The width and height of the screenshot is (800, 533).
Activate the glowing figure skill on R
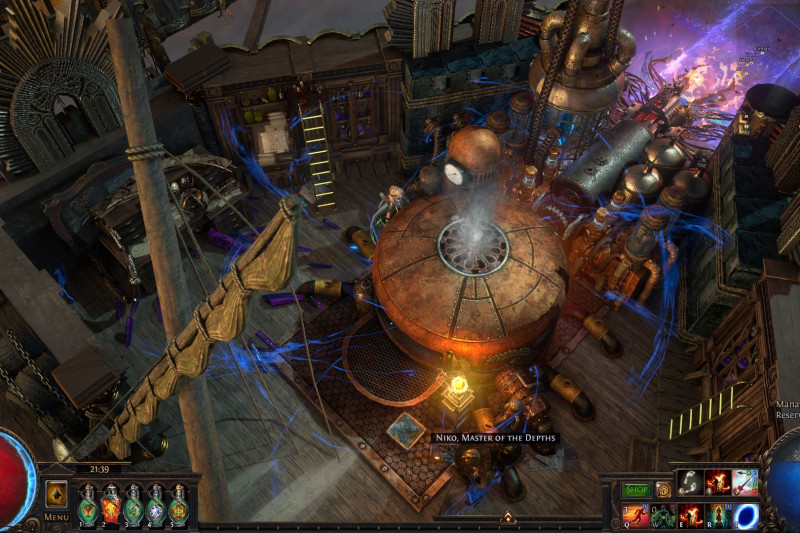tap(718, 515)
